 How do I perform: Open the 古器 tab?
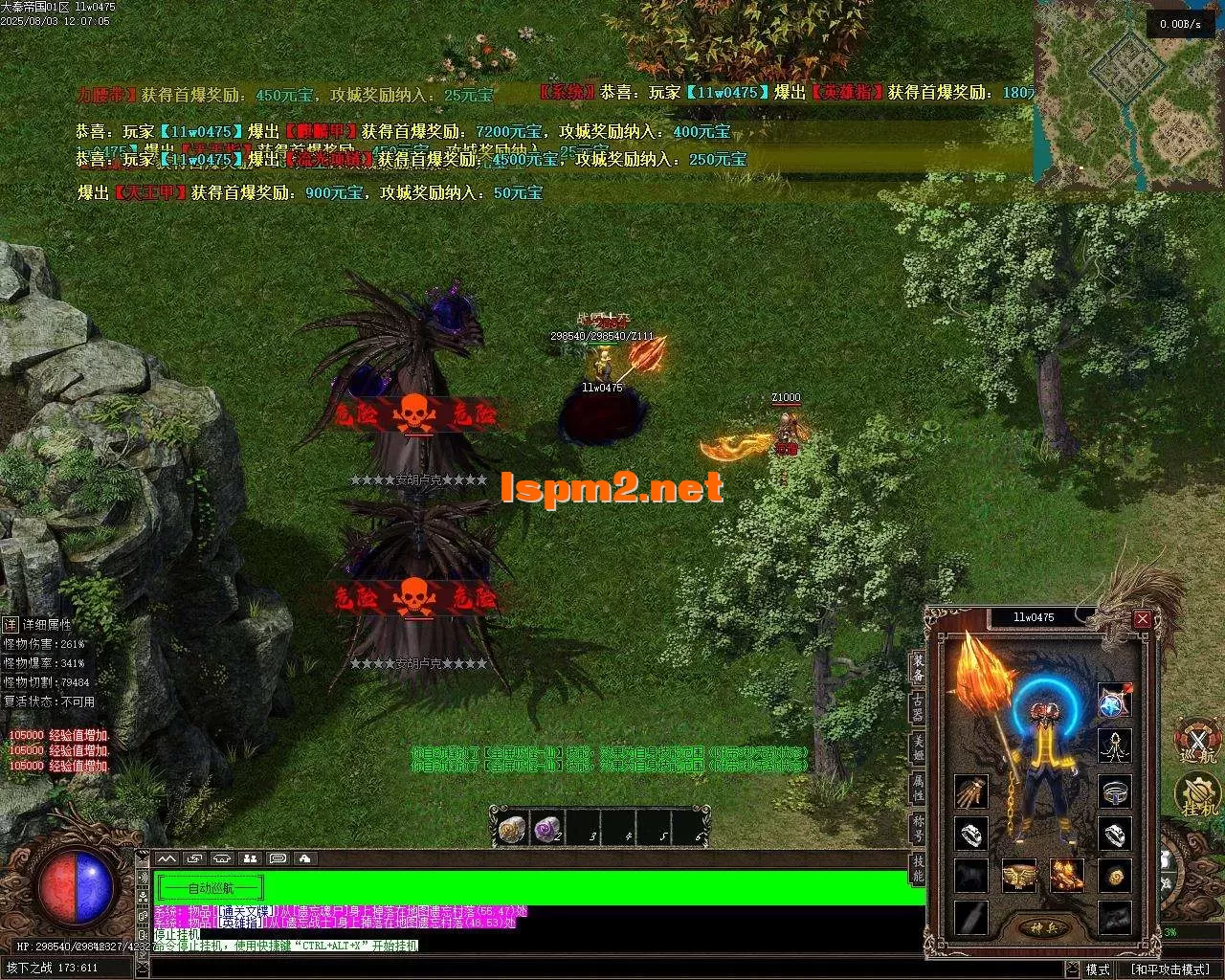(x=918, y=707)
